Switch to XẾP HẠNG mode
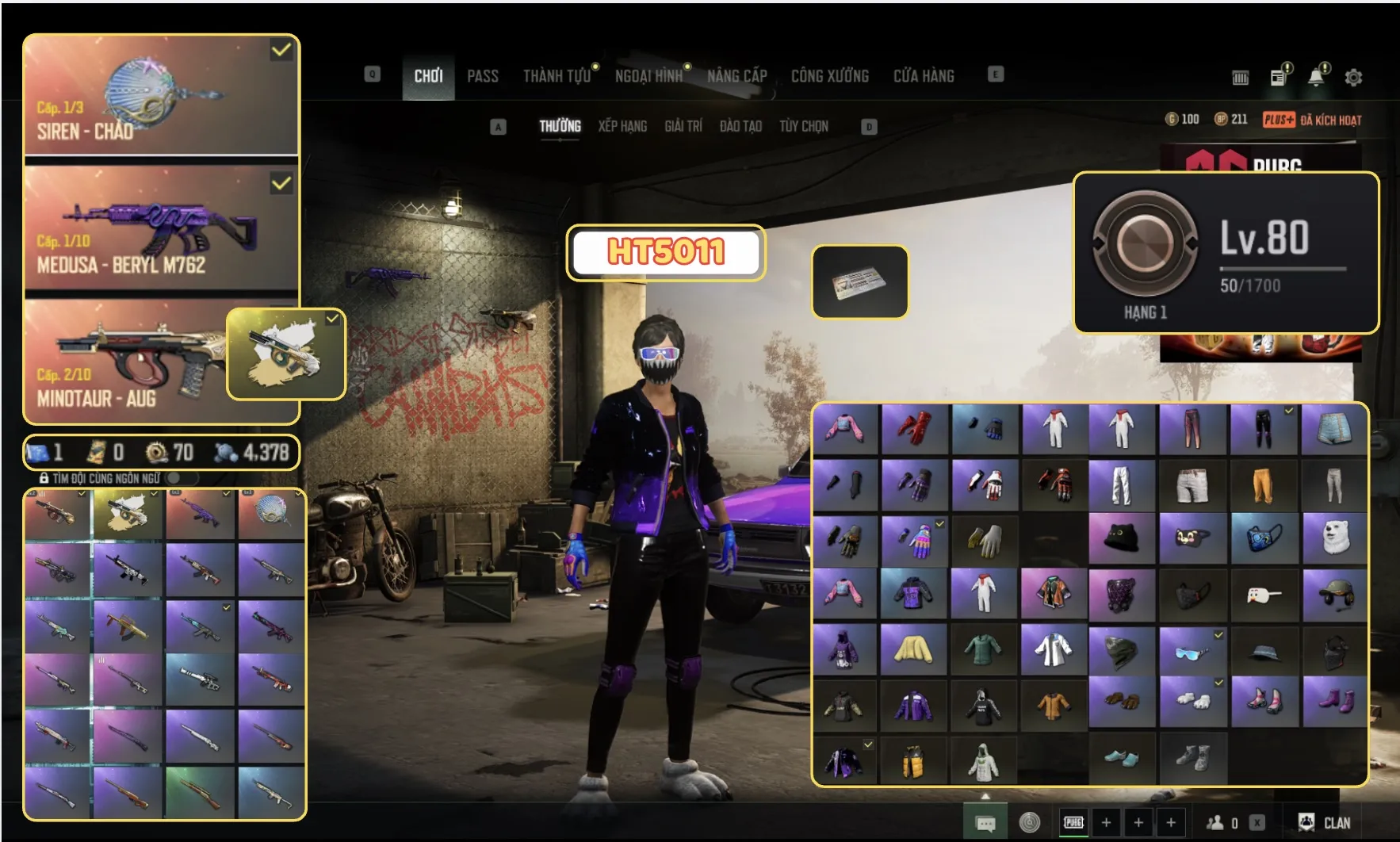Screen dimensions: 1400x842 (622, 126)
